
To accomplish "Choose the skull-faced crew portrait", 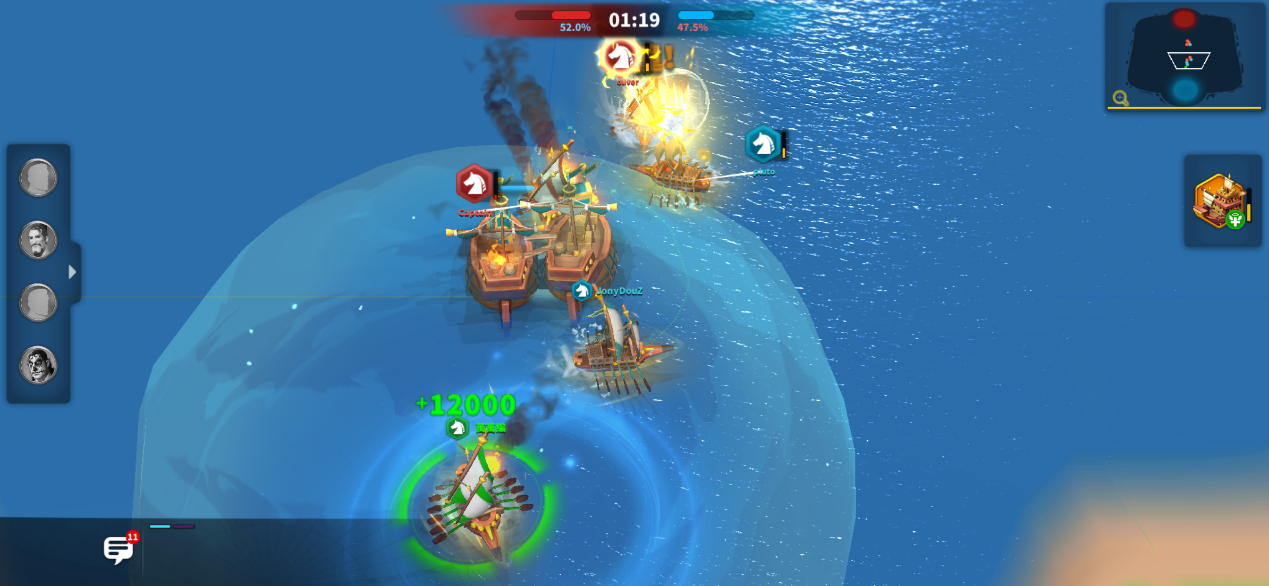I will [38, 365].
